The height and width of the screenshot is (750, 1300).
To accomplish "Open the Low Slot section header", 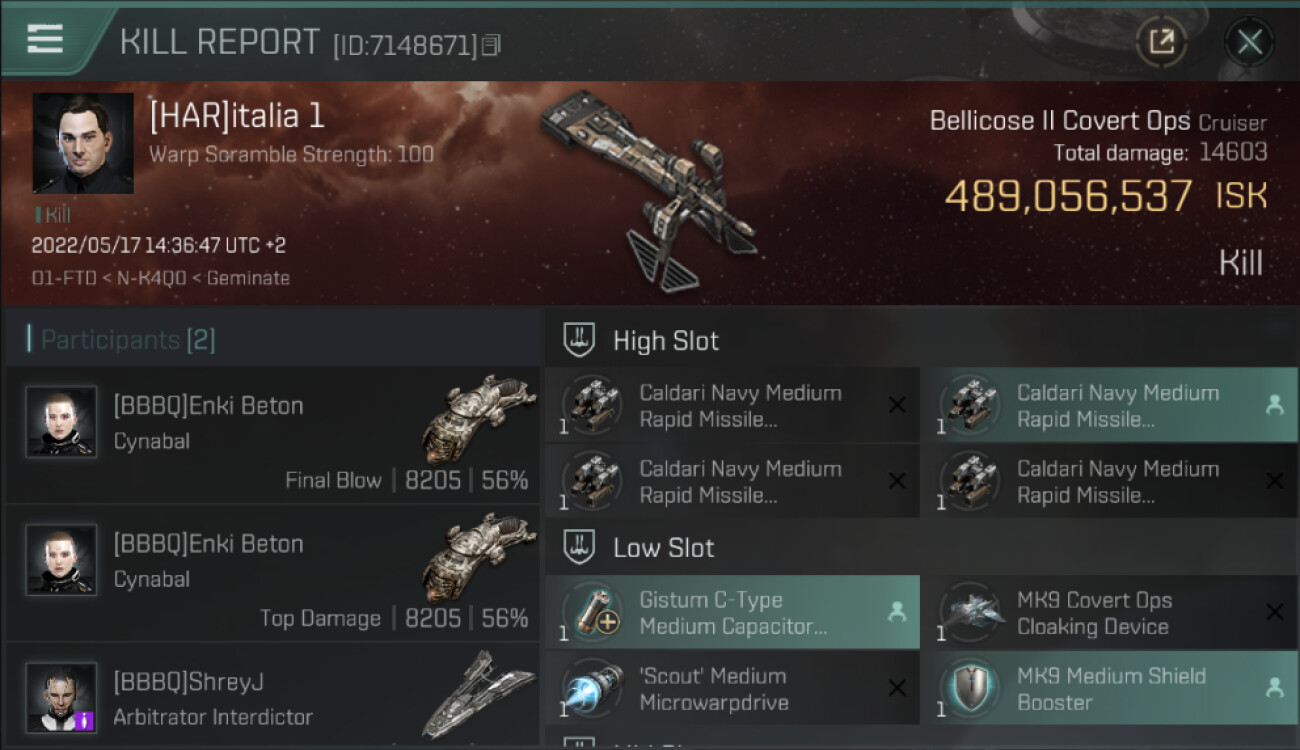I will [x=663, y=548].
